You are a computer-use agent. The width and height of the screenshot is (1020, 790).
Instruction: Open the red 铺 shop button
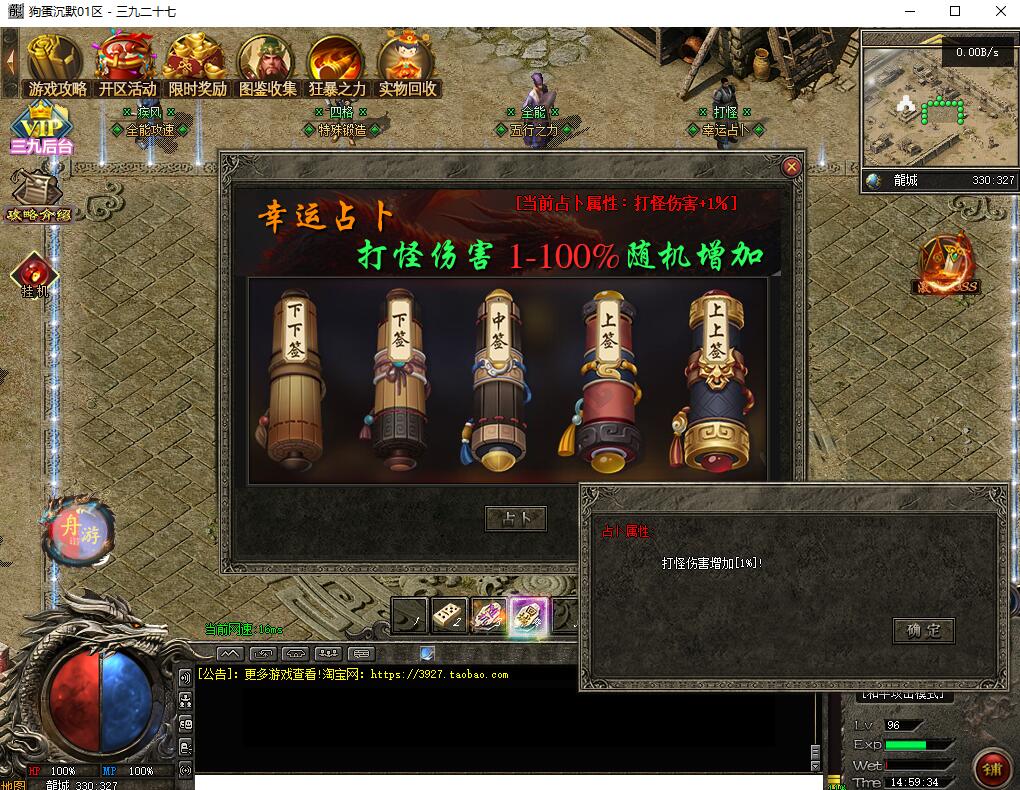coord(992,768)
